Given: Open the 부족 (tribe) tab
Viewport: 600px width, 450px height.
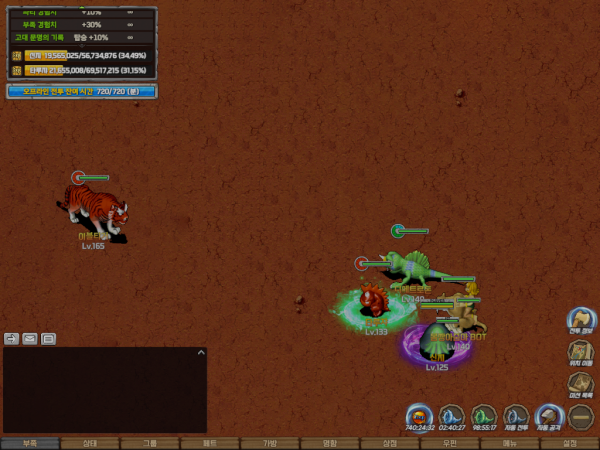Looking at the screenshot, I should 30,443.
